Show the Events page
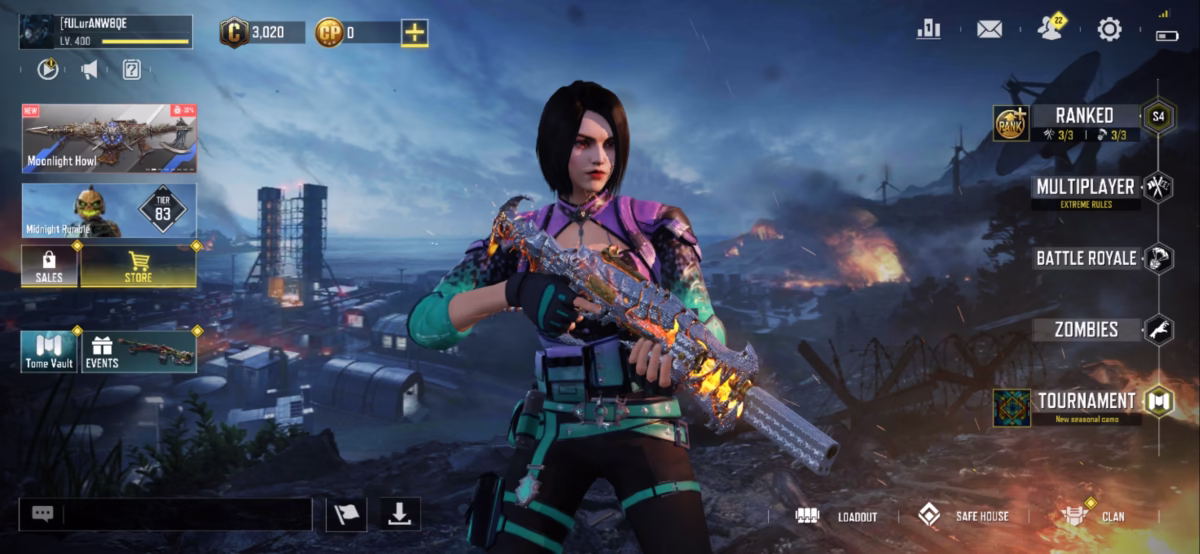The width and height of the screenshot is (1200, 554). tap(138, 352)
